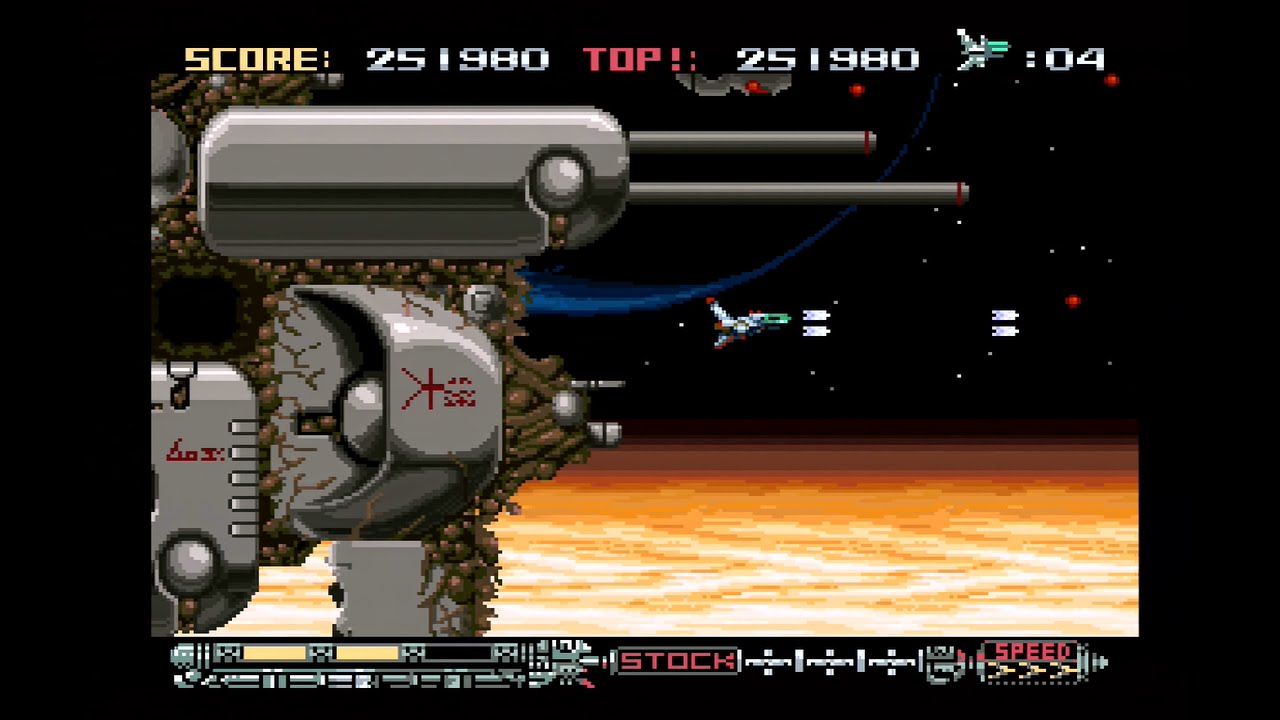Image resolution: width=1280 pixels, height=720 pixels.
Task: Click the SPEED indicator panel
Action: (x=1032, y=661)
